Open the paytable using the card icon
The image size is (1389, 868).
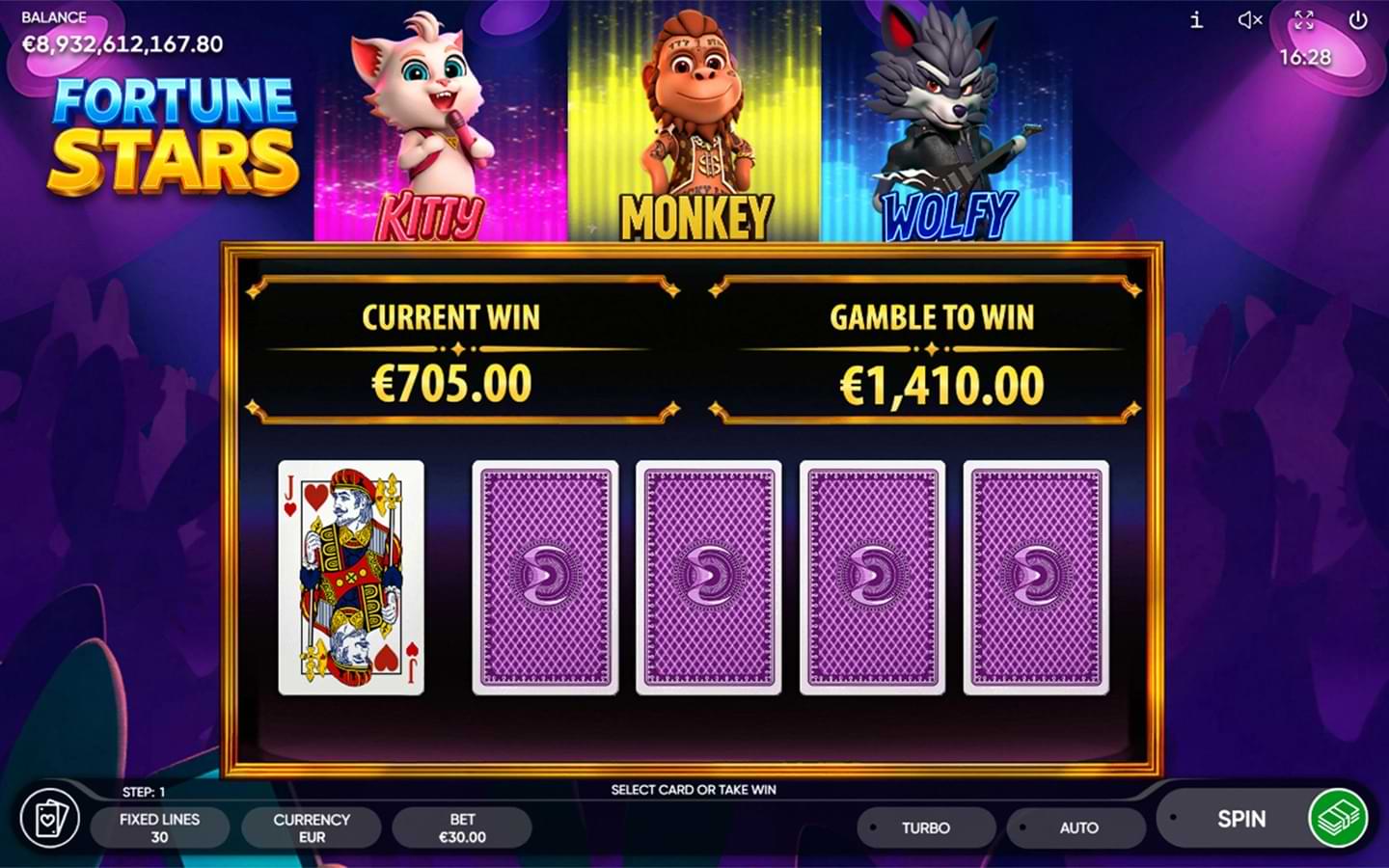click(48, 819)
